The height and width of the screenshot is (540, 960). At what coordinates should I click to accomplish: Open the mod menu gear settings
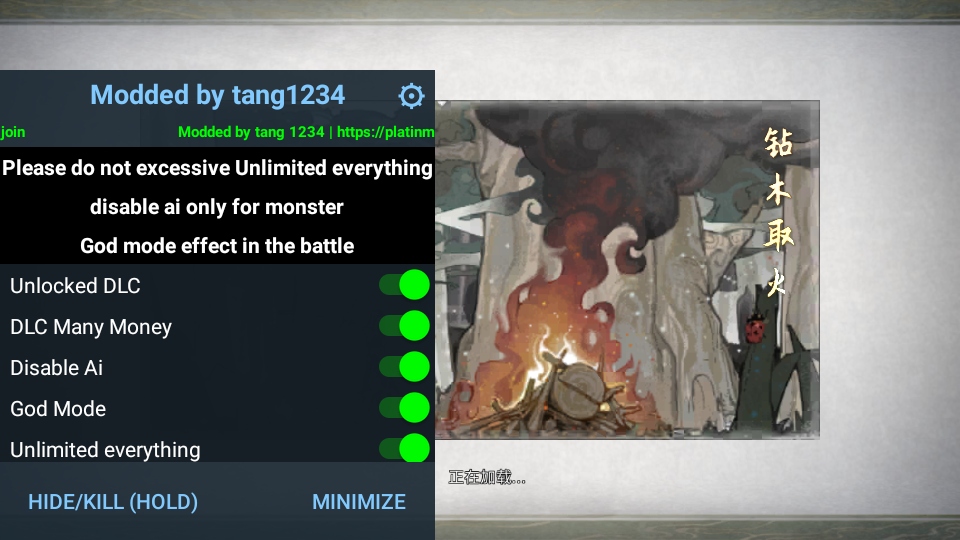(x=411, y=96)
